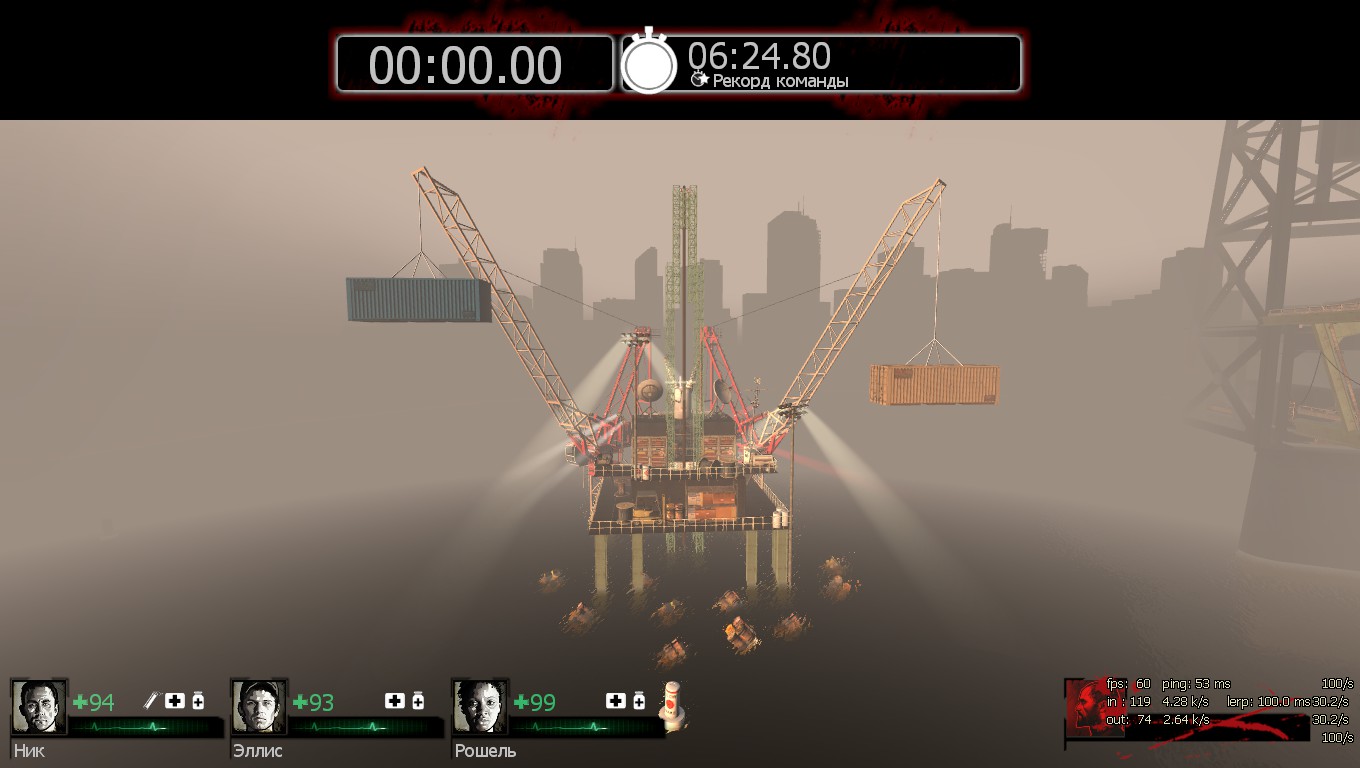The image size is (1360, 768).
Task: Click the red infected face icon
Action: coord(1087,706)
